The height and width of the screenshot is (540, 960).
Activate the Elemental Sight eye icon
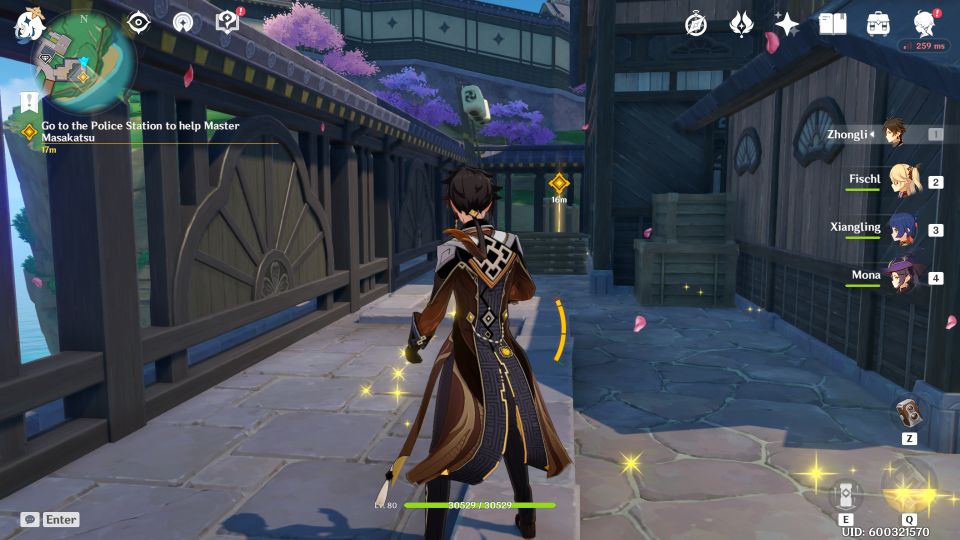(x=138, y=23)
